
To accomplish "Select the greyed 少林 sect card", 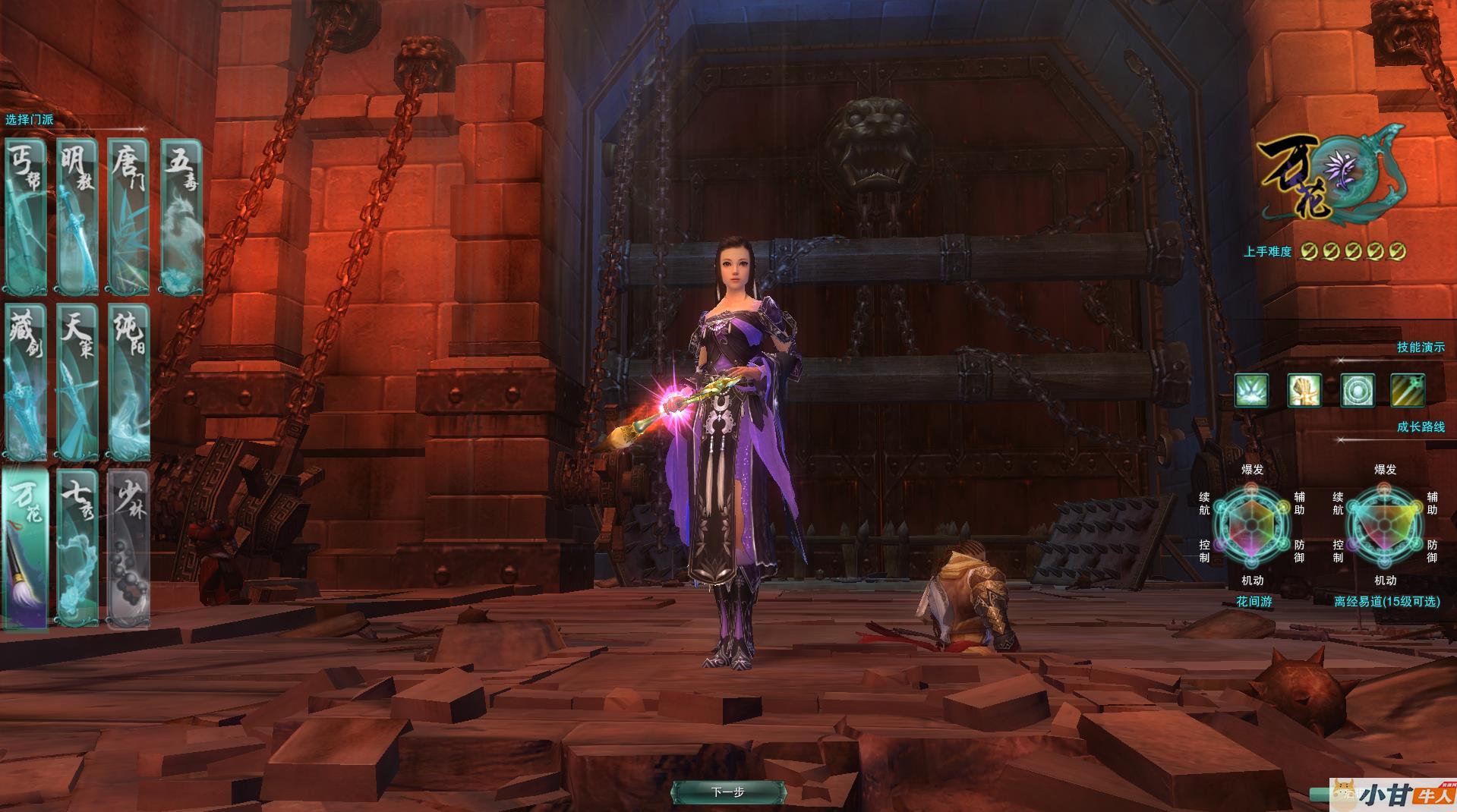I will pyautogui.click(x=128, y=549).
